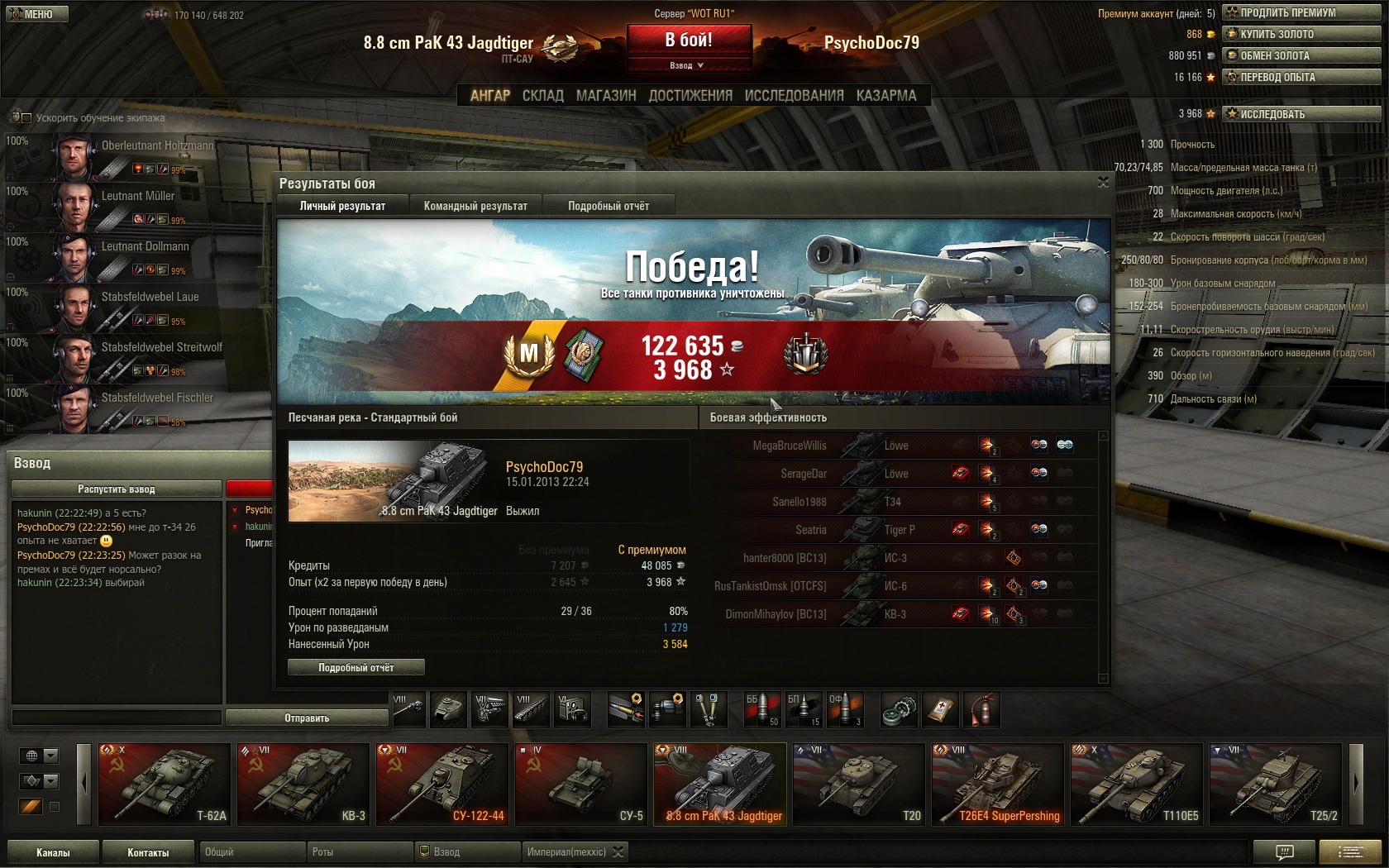Open the Подробный отчёт tab
Viewport: 1389px width, 868px height.
click(x=609, y=206)
